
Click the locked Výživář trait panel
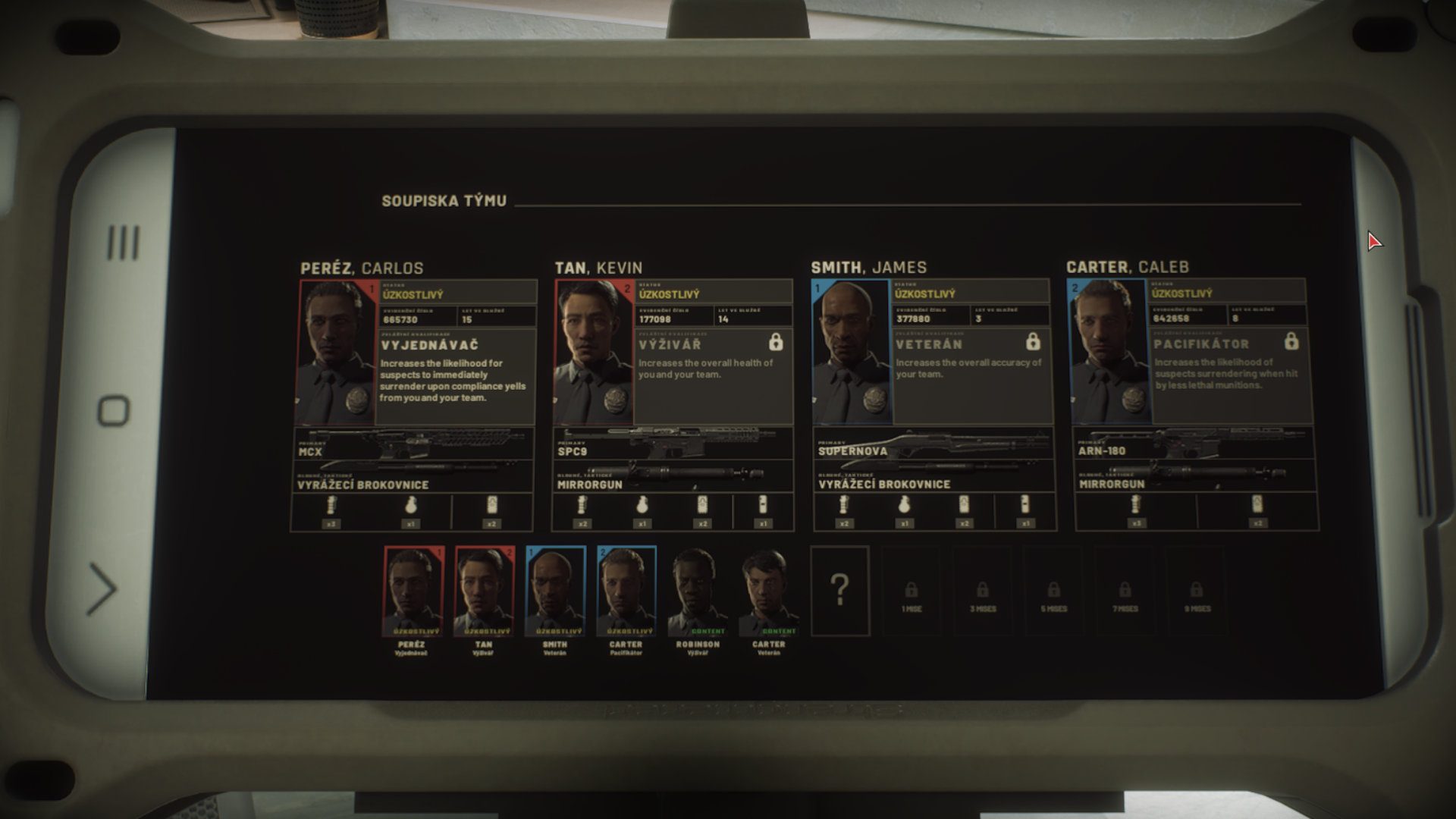point(713,375)
